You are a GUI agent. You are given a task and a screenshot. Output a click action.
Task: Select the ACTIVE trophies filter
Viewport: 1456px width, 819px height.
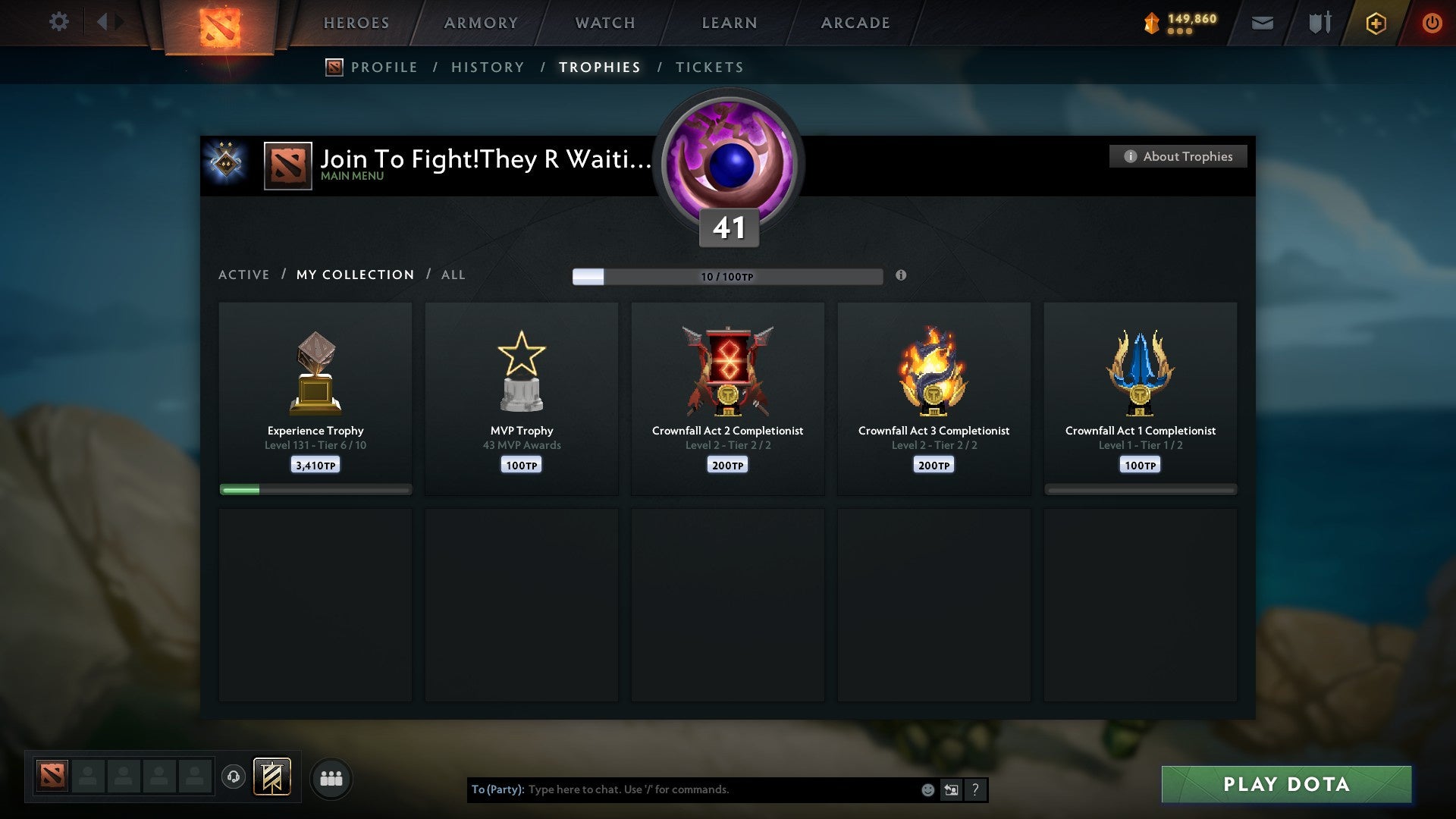(x=243, y=275)
